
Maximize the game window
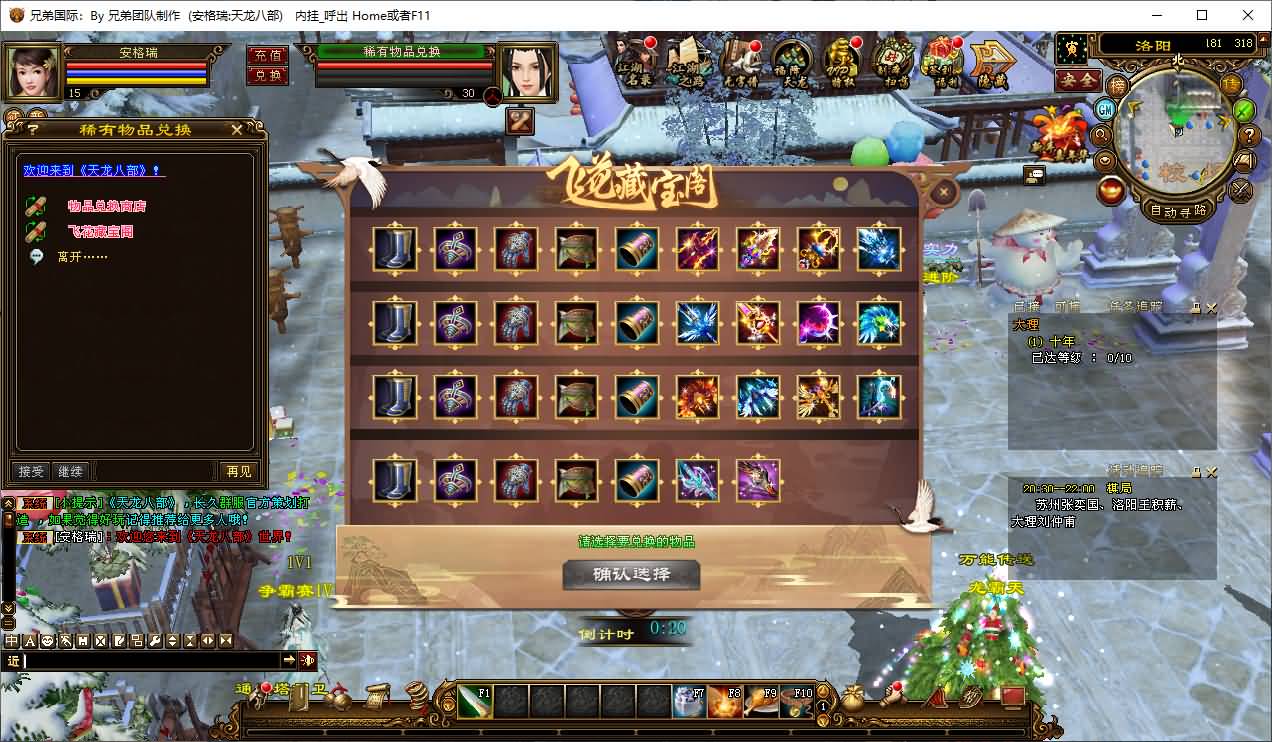(x=1202, y=15)
